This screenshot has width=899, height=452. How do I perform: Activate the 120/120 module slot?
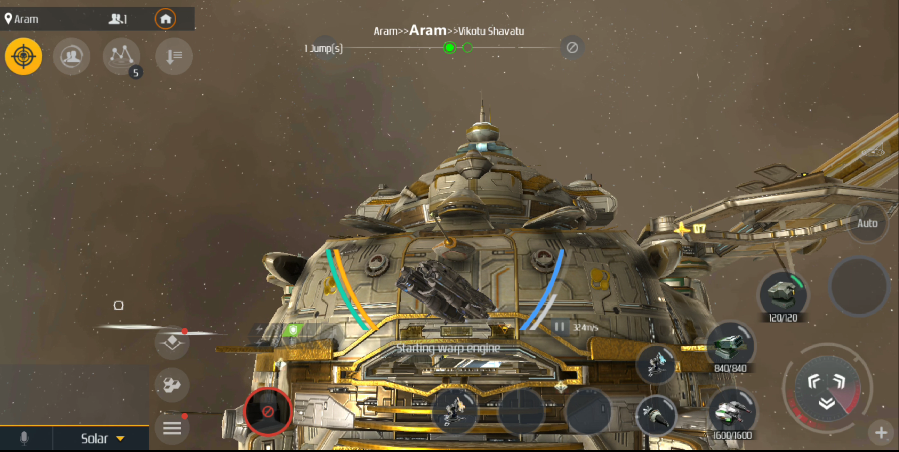pyautogui.click(x=783, y=294)
